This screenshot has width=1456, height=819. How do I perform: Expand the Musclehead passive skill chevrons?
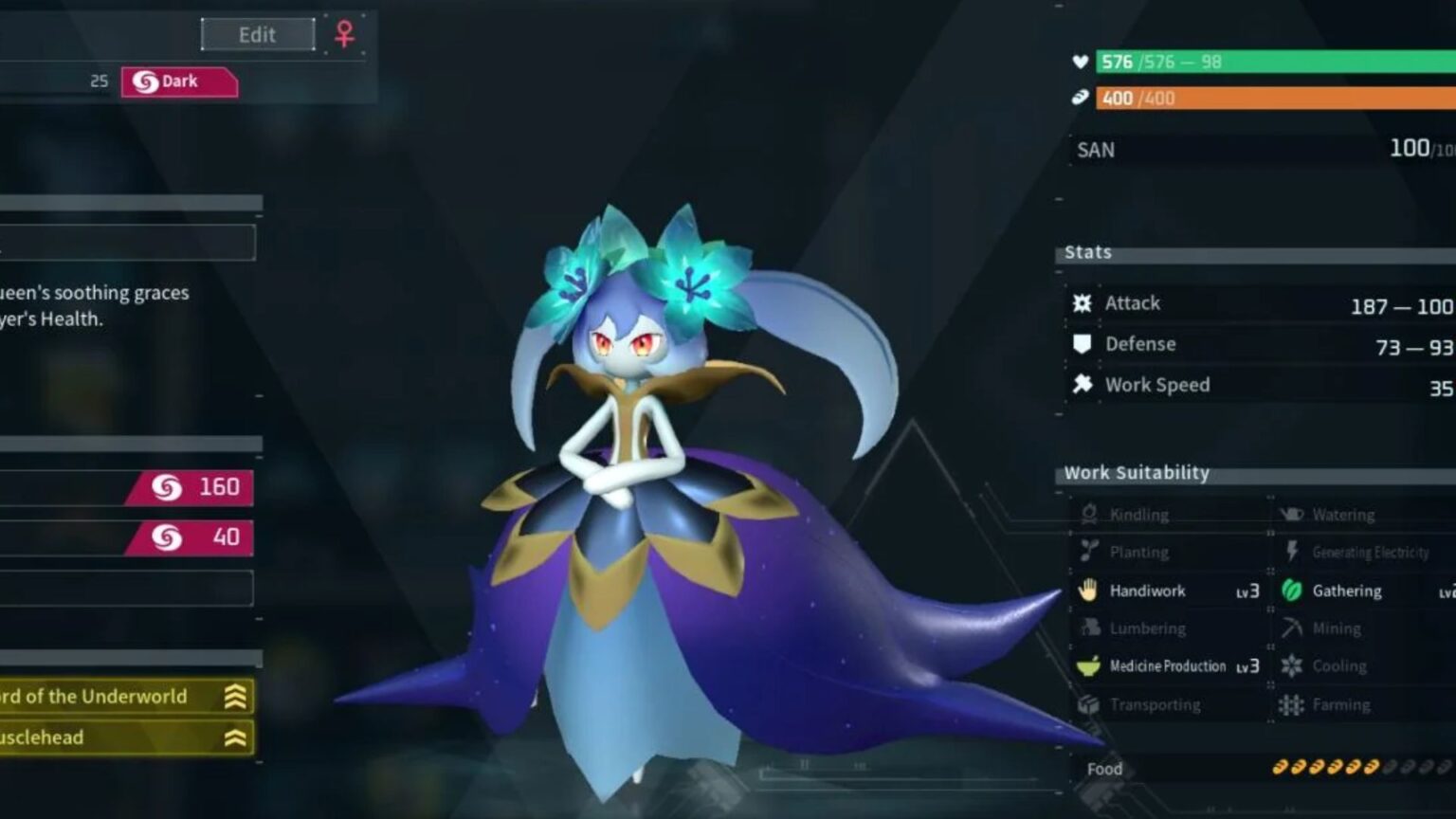pyautogui.click(x=234, y=737)
